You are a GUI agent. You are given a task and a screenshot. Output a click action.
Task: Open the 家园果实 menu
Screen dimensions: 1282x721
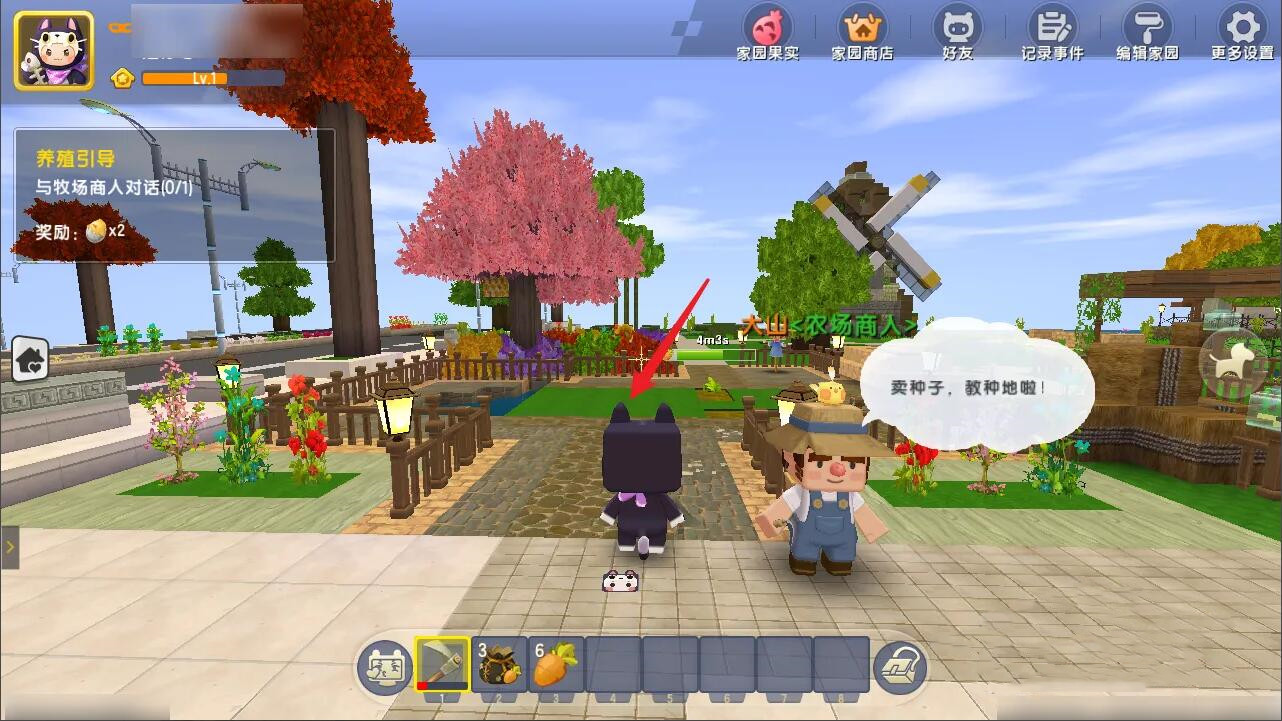pyautogui.click(x=767, y=33)
